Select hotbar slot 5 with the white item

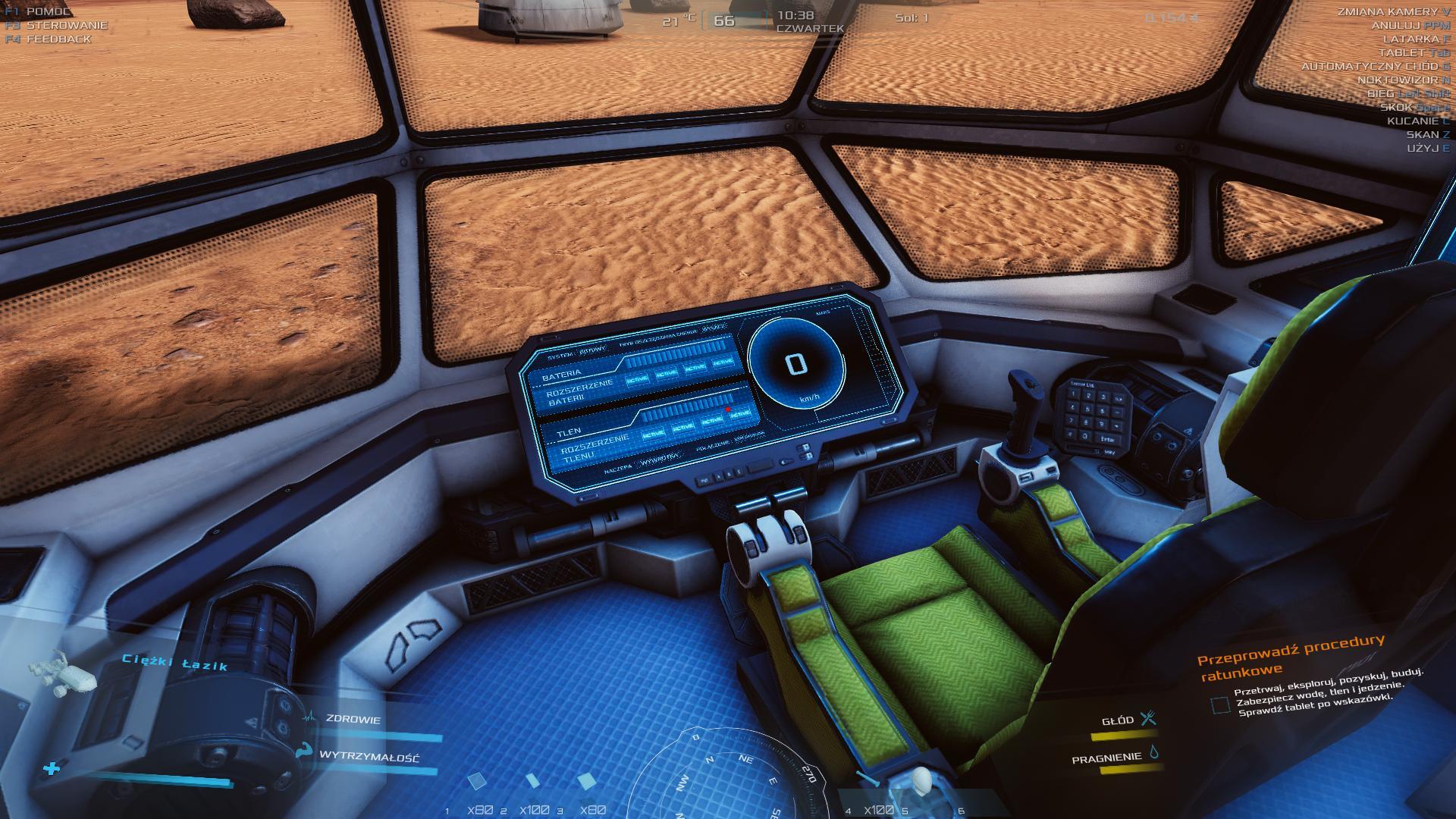(922, 783)
